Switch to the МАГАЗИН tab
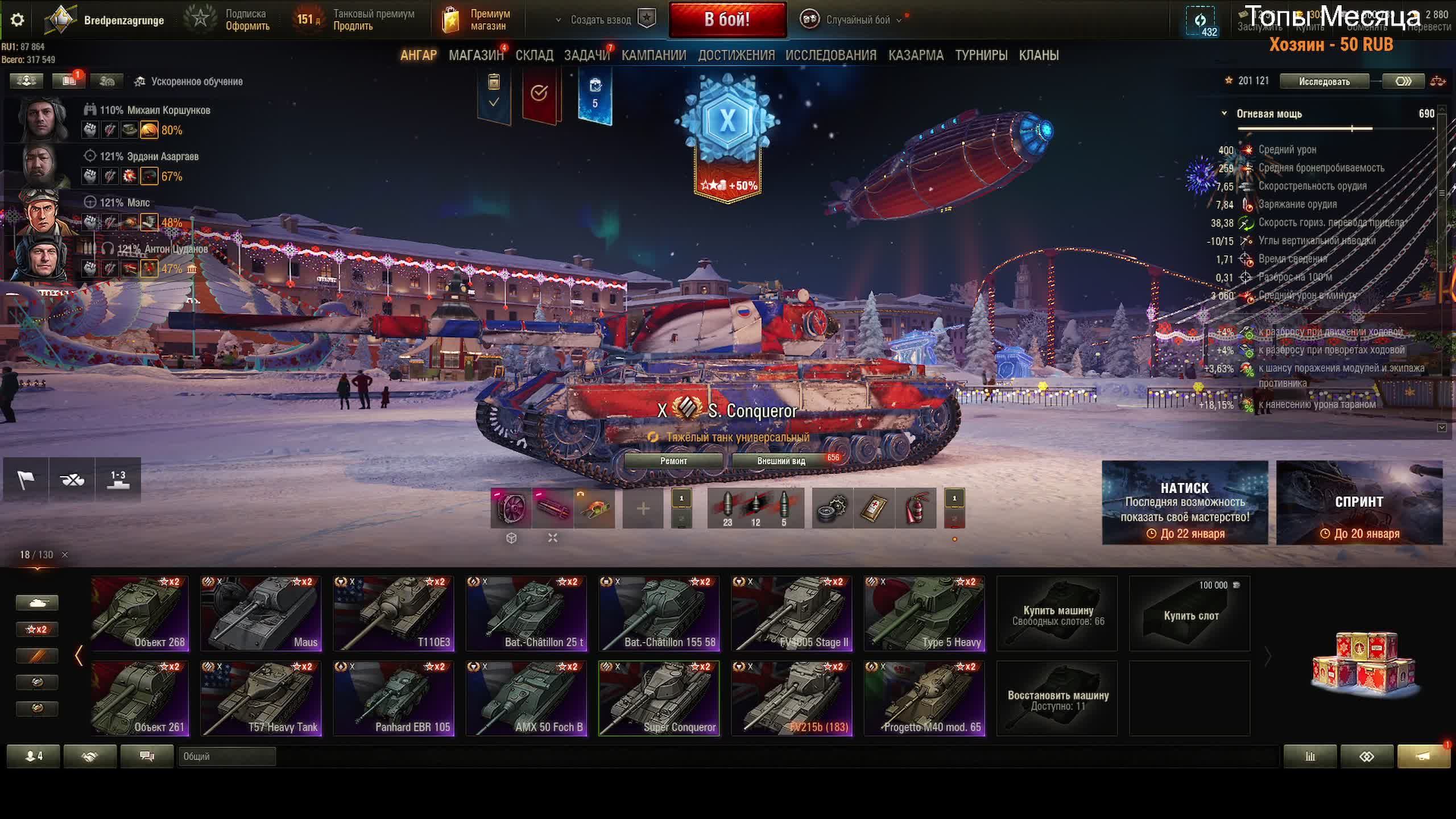The width and height of the screenshot is (1456, 819). coord(475,55)
